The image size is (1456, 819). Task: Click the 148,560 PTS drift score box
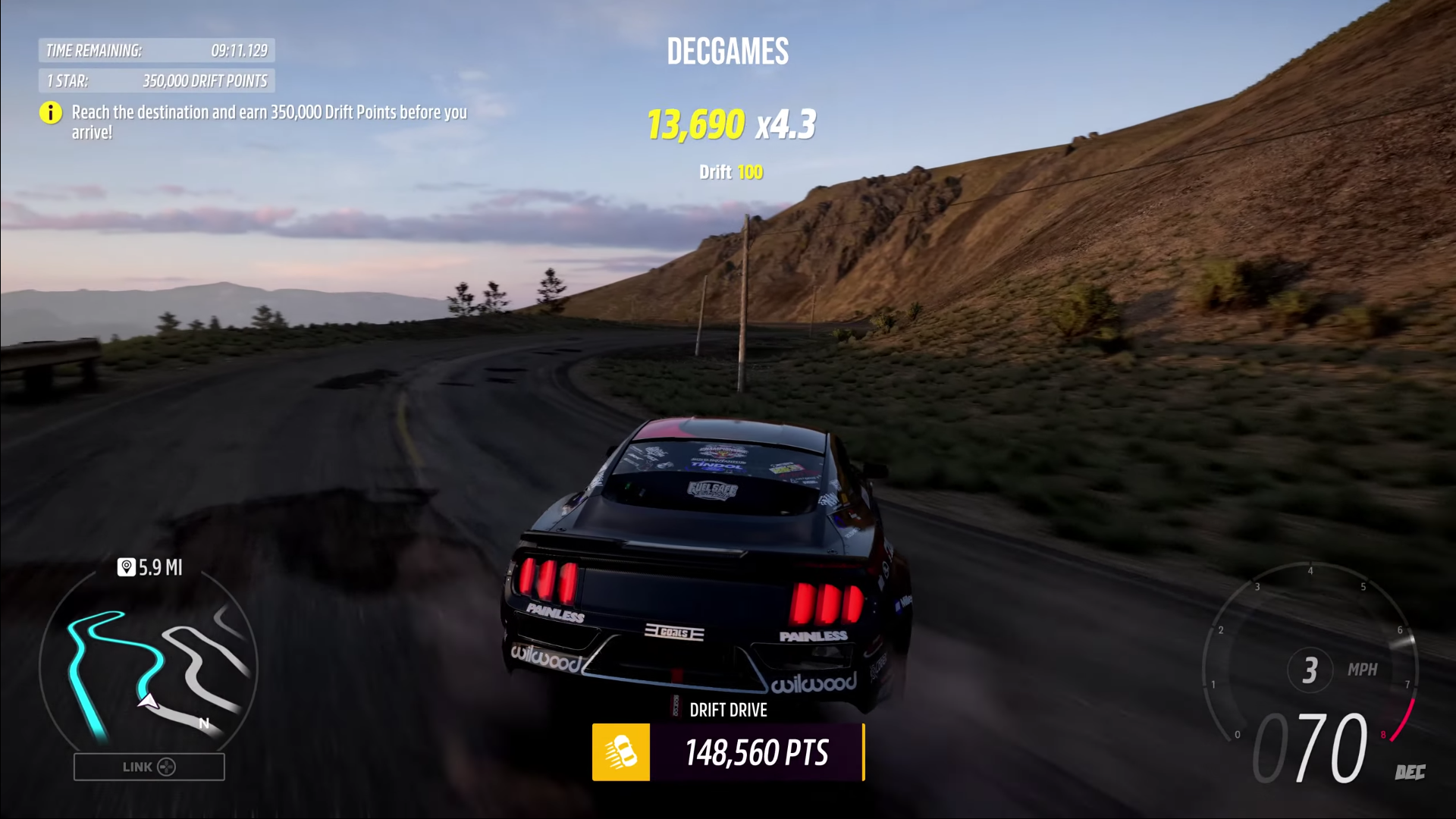coord(756,753)
